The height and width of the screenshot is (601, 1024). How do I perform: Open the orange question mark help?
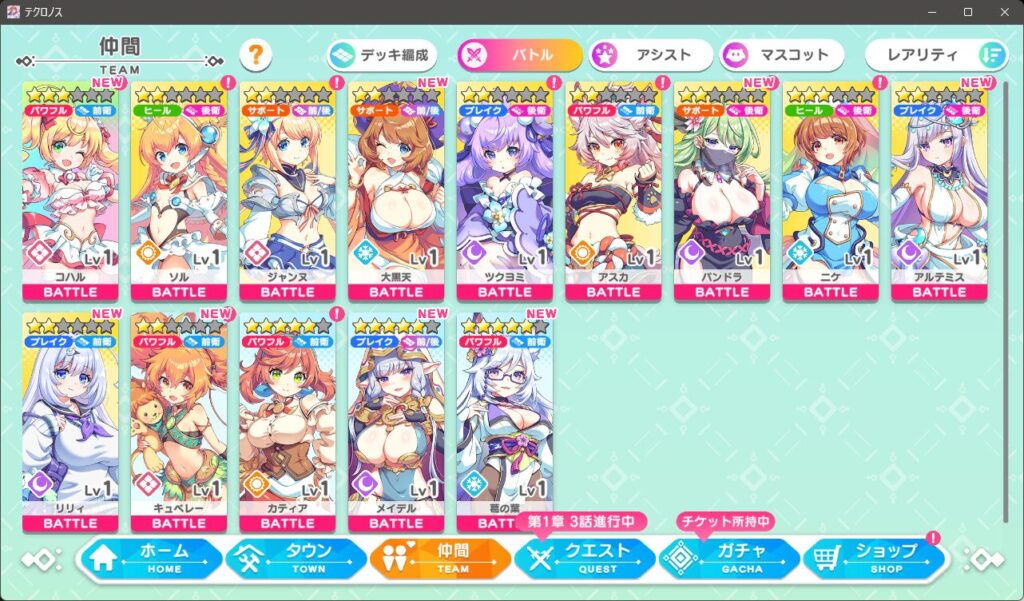255,55
